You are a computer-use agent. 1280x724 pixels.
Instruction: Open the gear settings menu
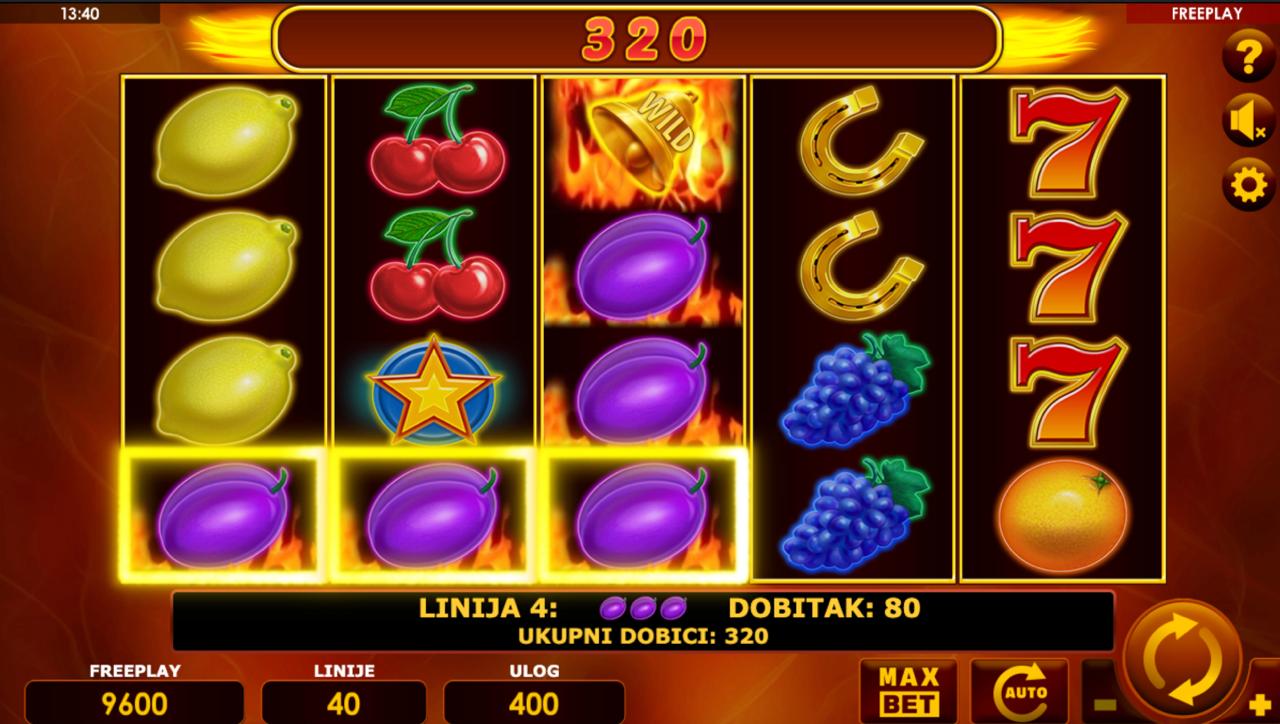1248,185
